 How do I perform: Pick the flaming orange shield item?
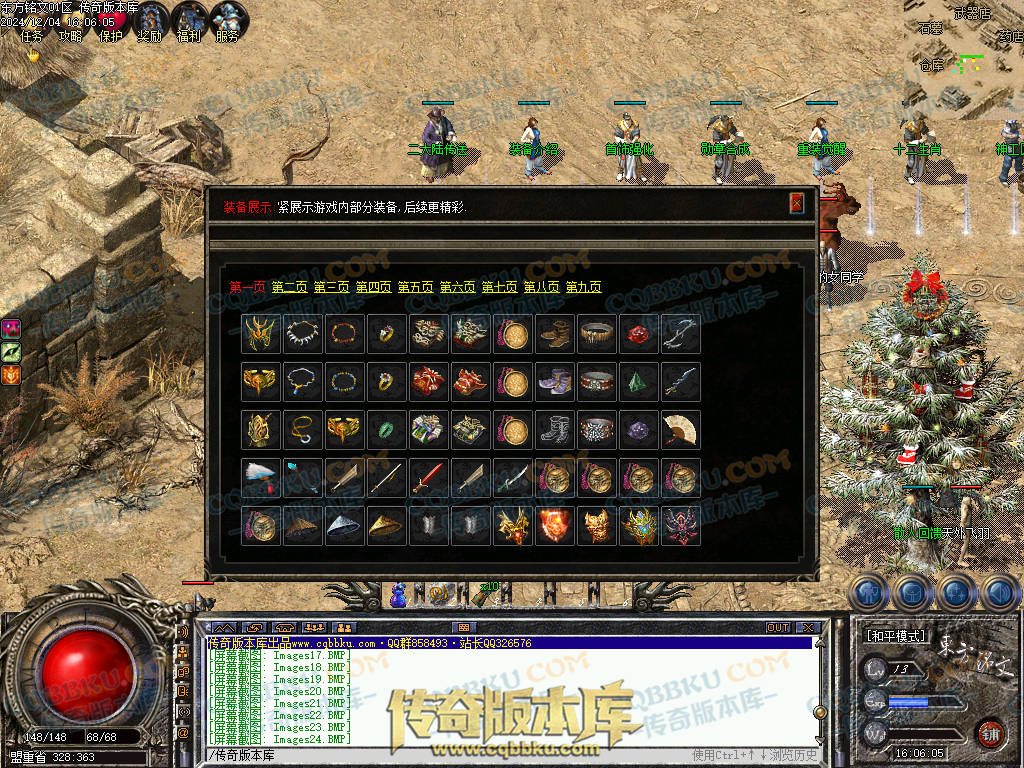click(554, 526)
